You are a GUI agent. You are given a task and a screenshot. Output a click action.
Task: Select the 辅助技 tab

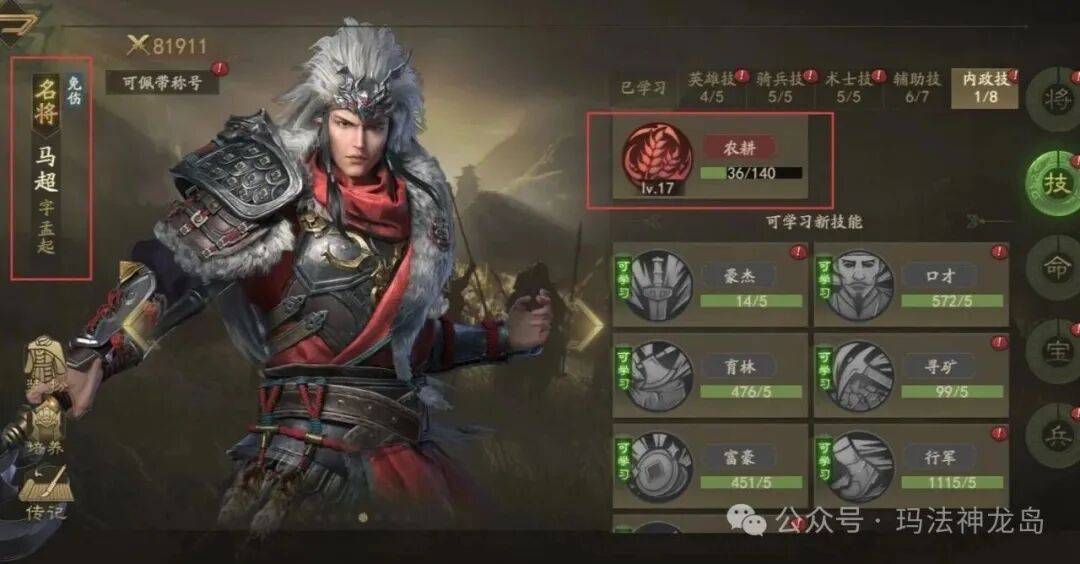click(916, 88)
